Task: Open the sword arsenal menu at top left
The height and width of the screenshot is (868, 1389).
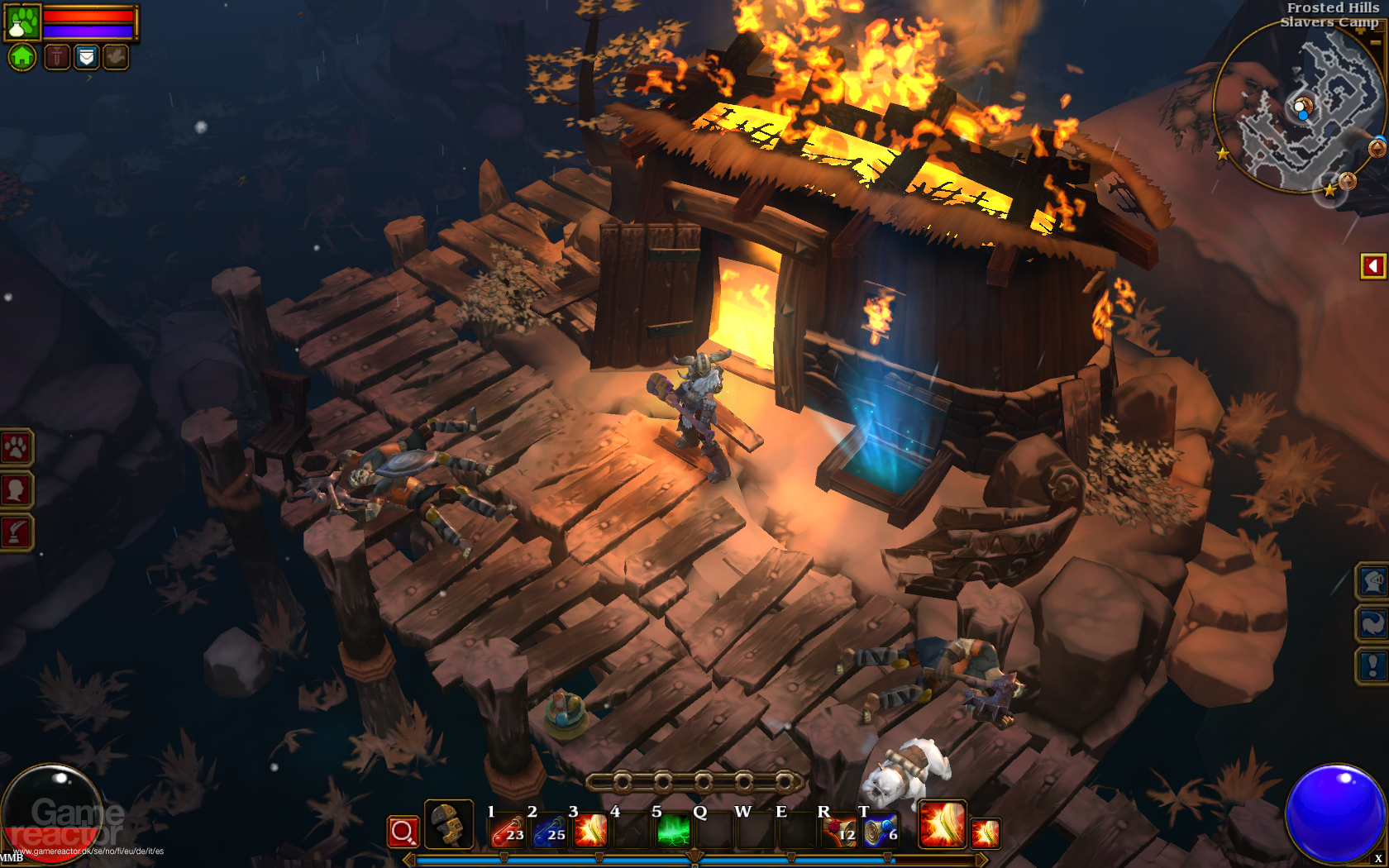Action: click(x=56, y=57)
